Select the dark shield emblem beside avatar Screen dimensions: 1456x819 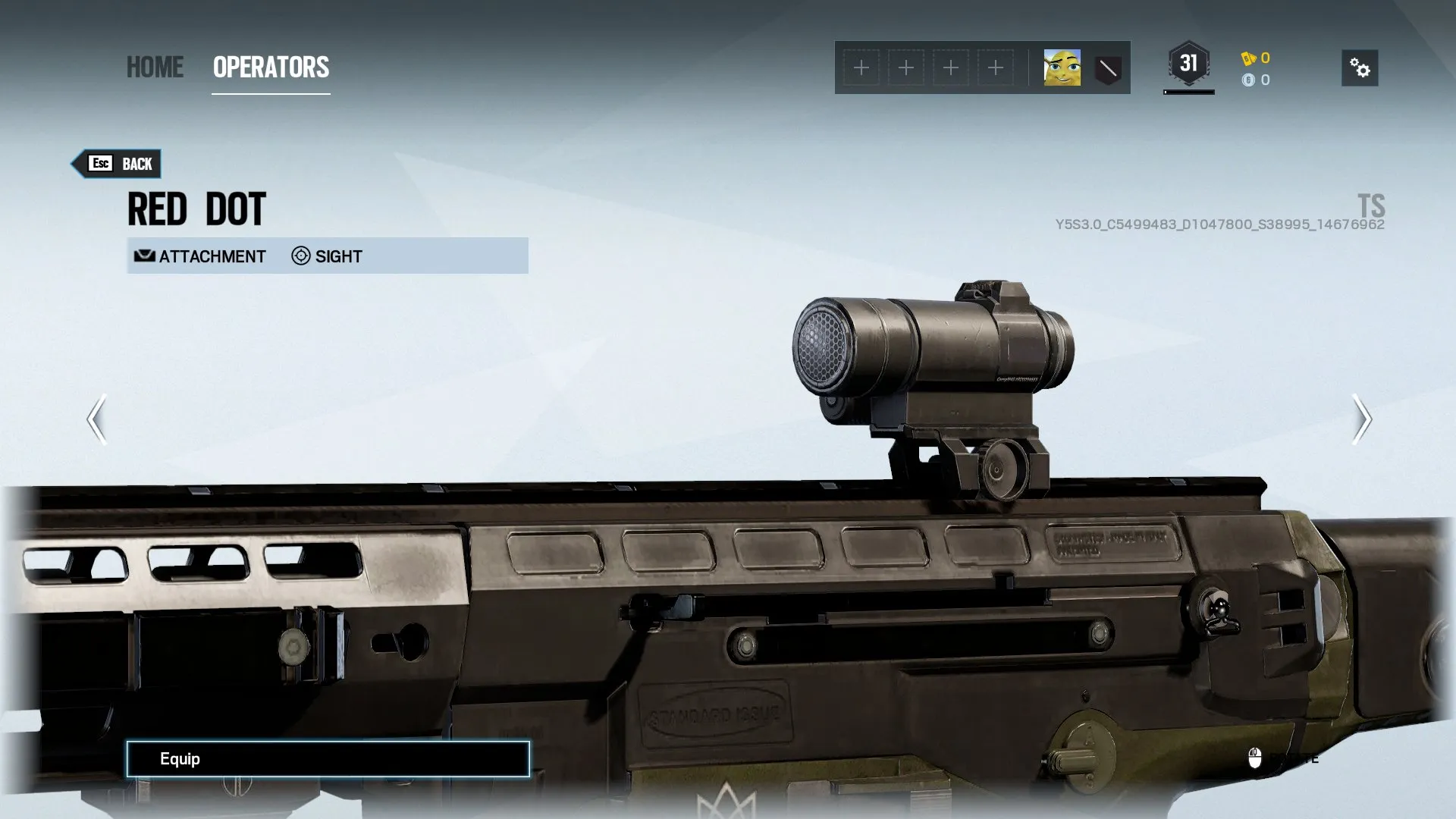[1108, 69]
